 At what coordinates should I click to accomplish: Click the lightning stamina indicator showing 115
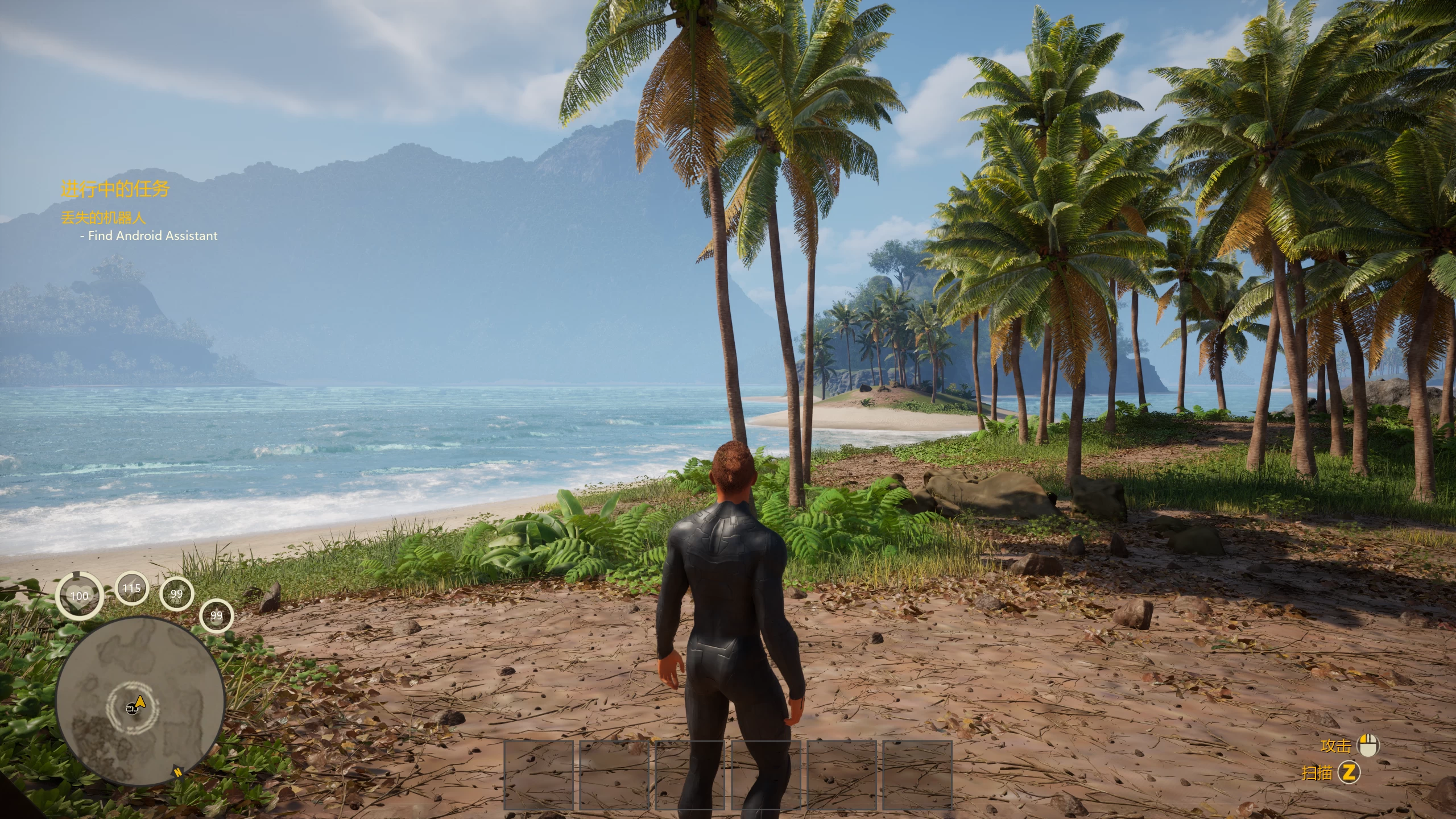(131, 589)
